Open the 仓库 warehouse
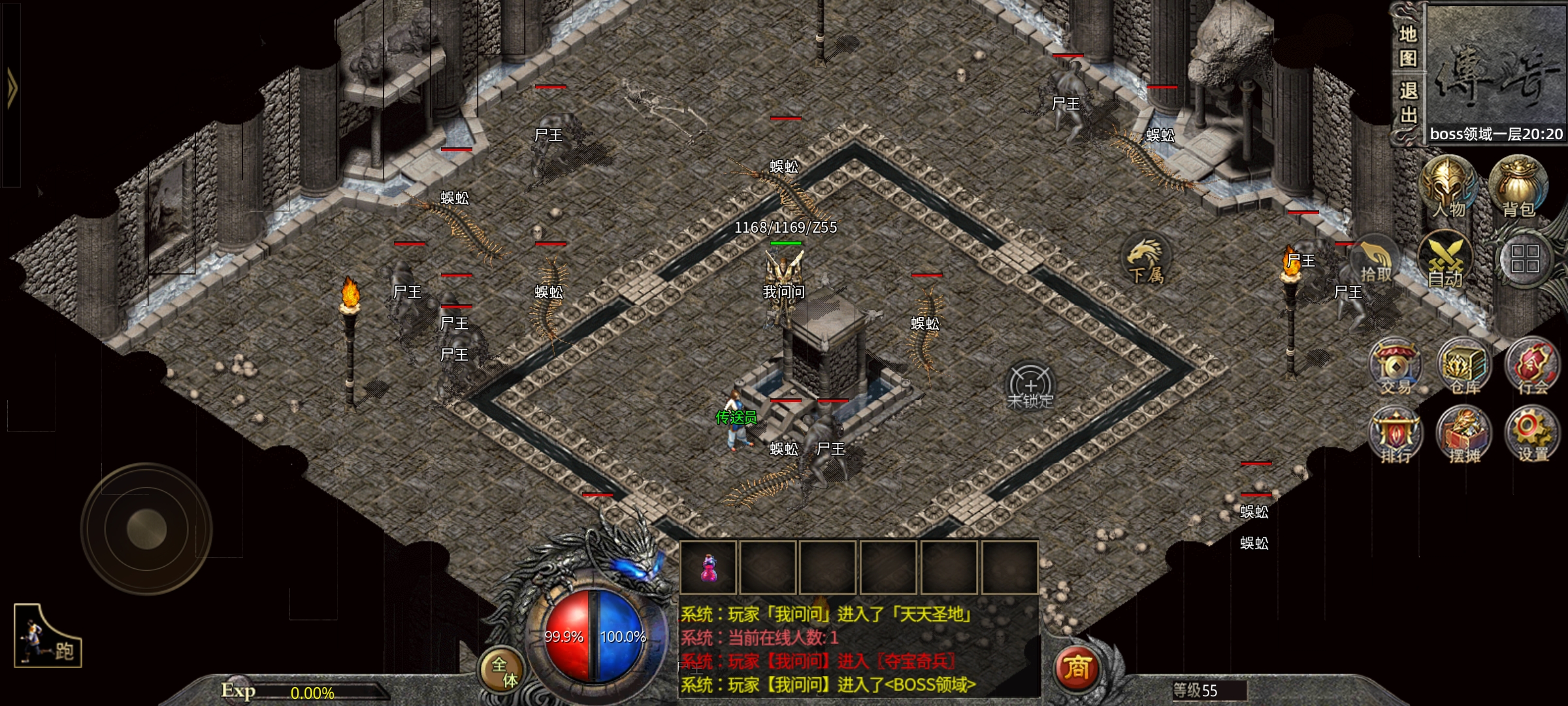Viewport: 1568px width, 706px height. [1465, 367]
